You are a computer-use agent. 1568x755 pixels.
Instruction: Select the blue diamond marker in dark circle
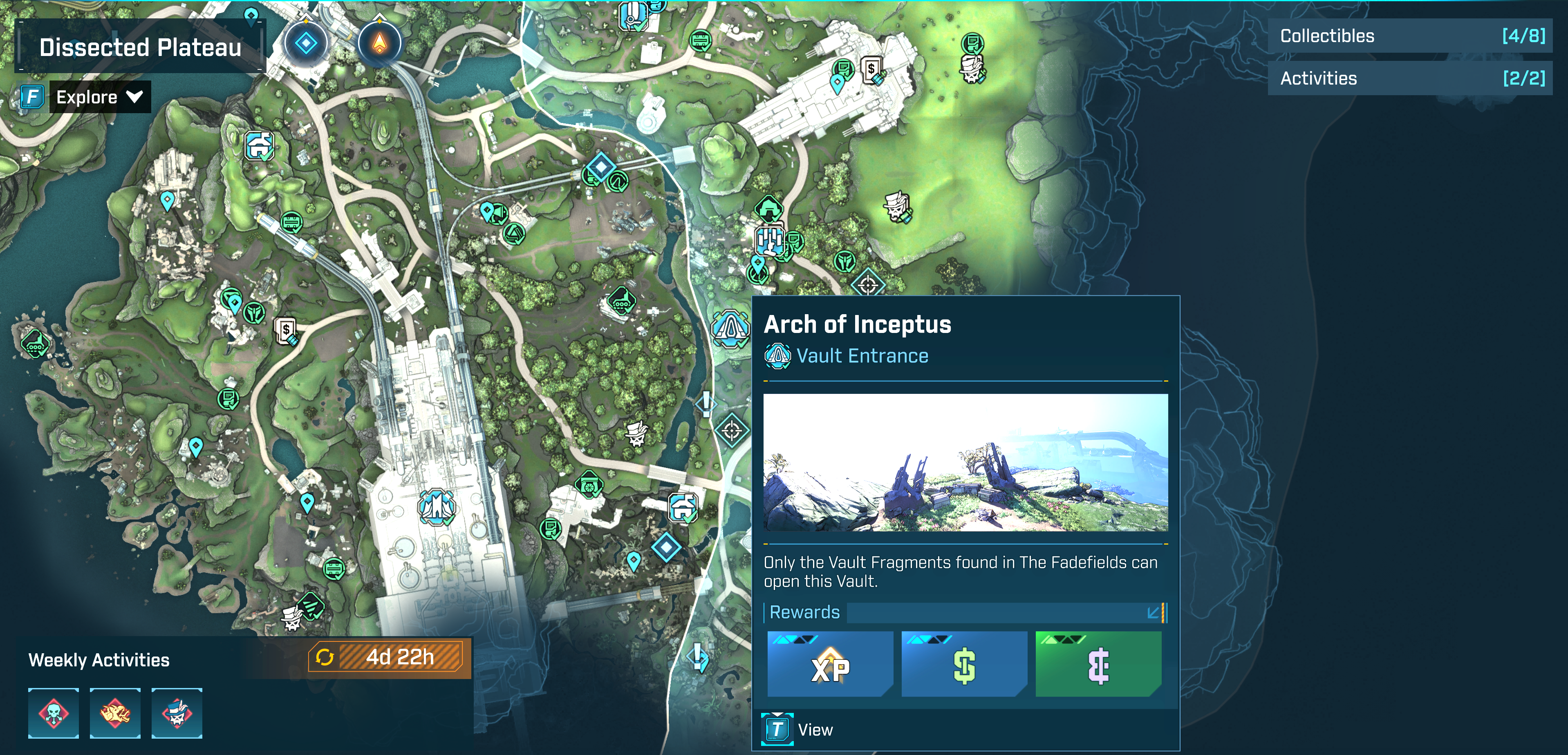point(306,43)
